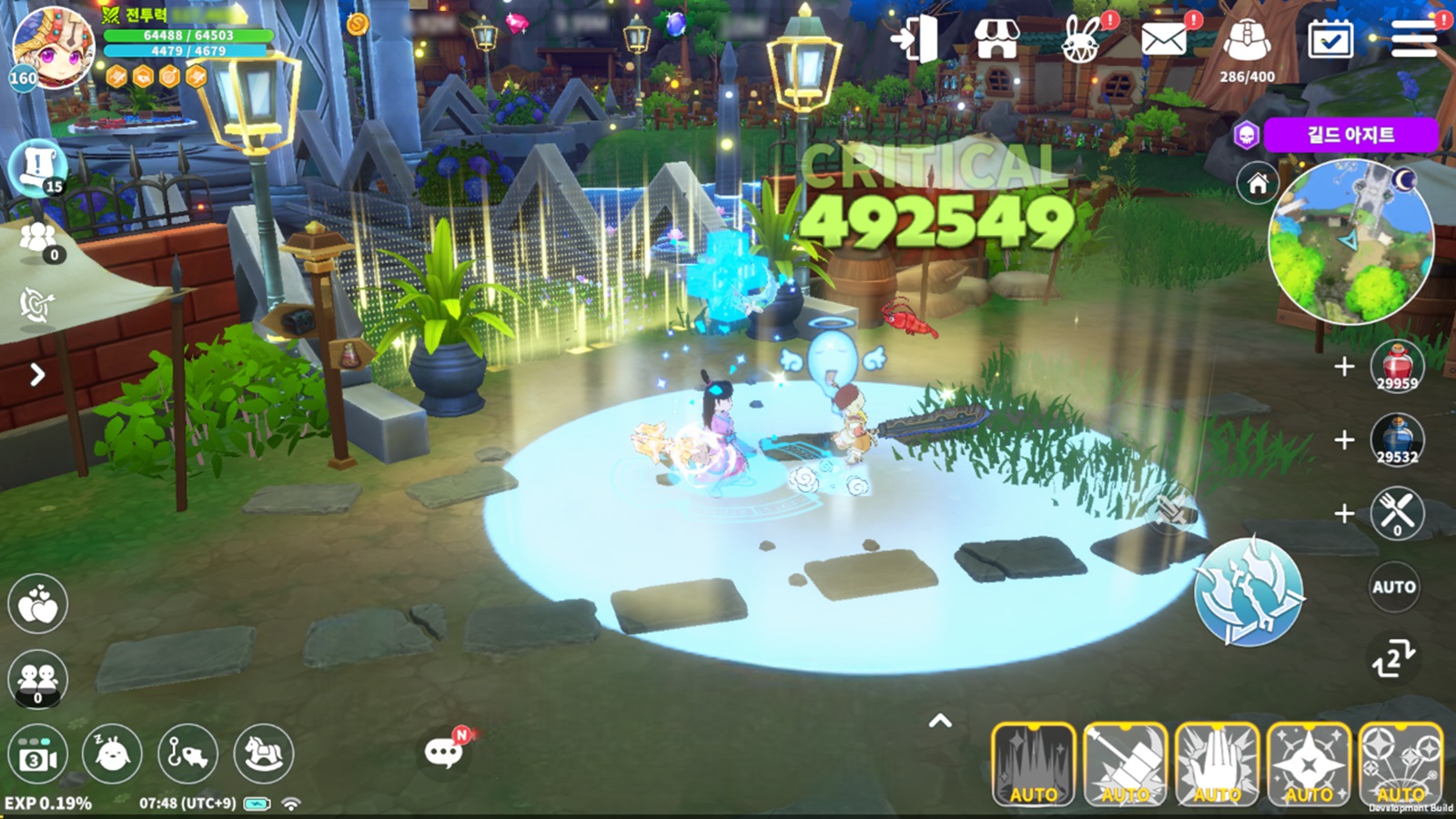Image resolution: width=1456 pixels, height=819 pixels.
Task: Open the chat speech bubble
Action: tap(444, 753)
